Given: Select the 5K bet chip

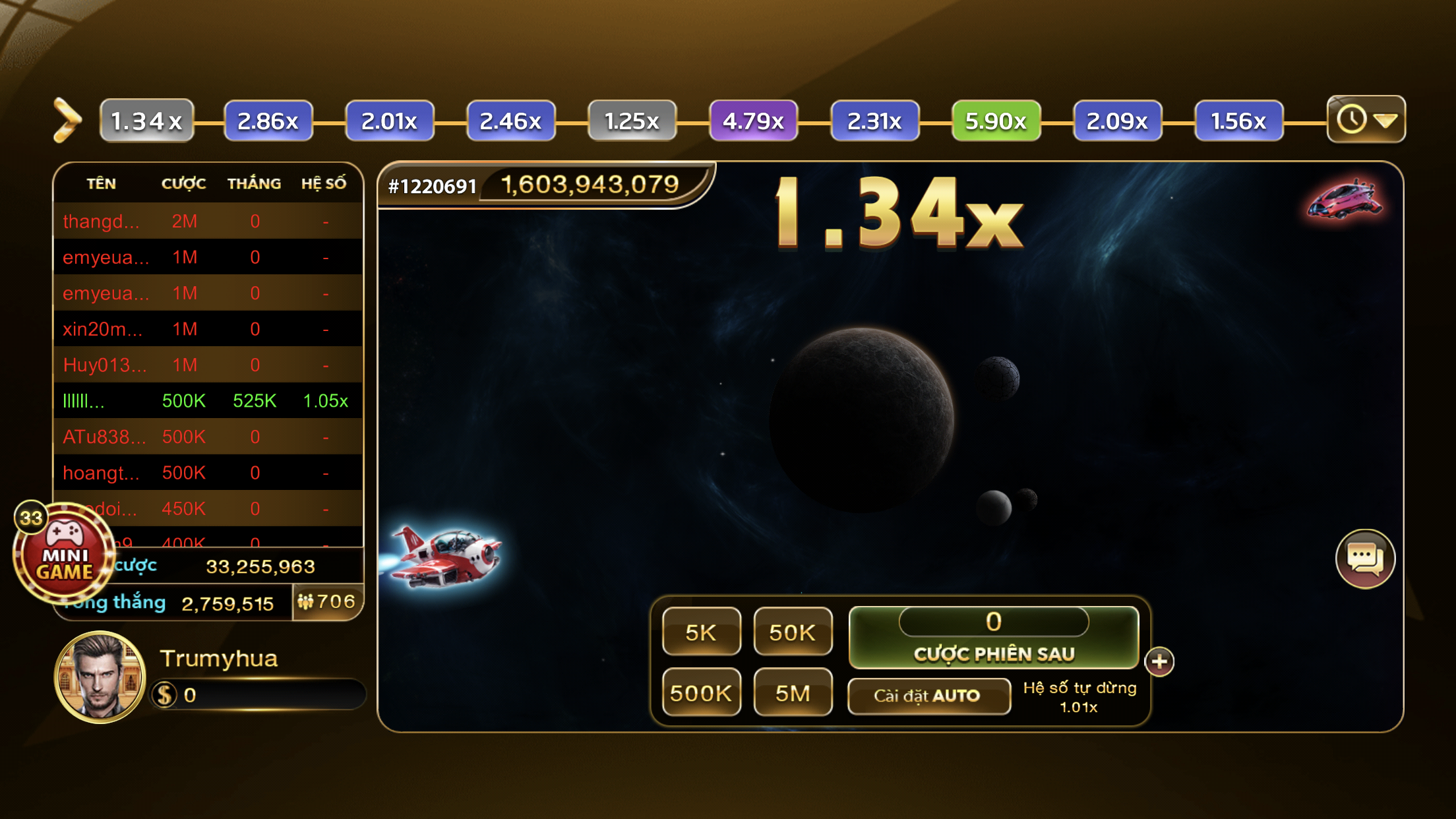Looking at the screenshot, I should click(701, 632).
